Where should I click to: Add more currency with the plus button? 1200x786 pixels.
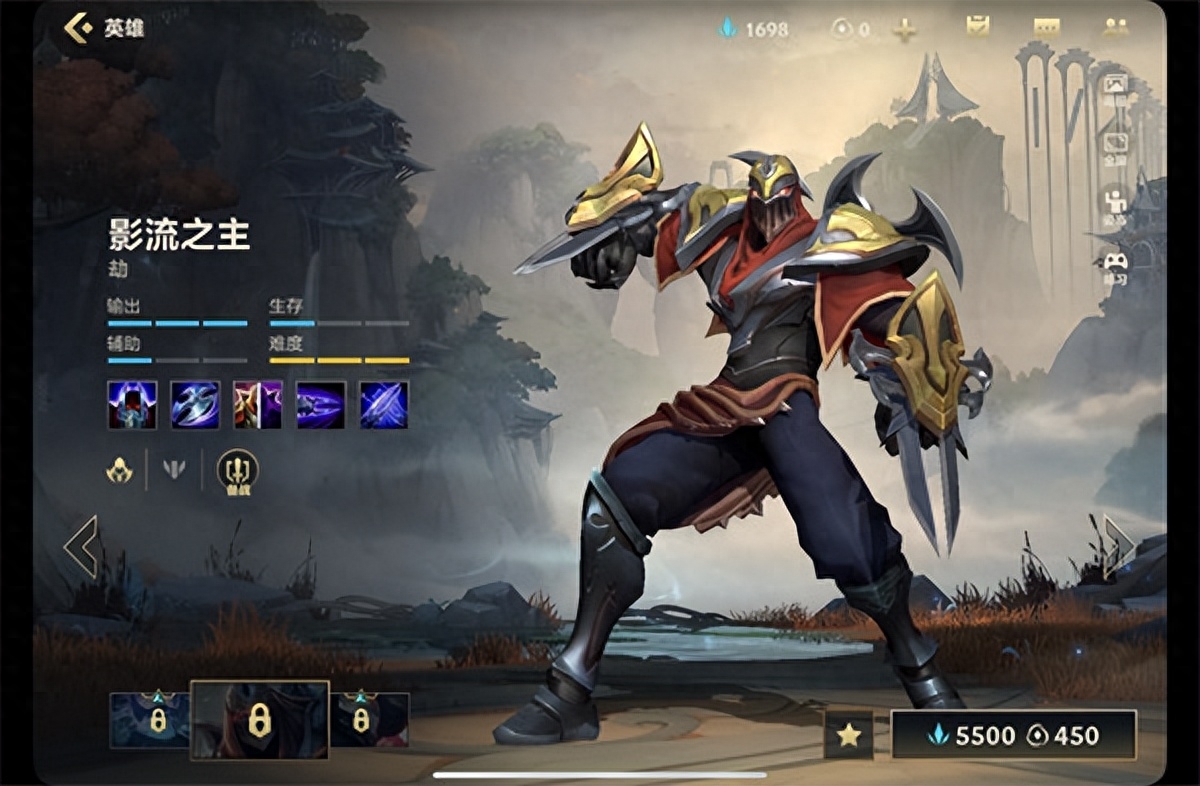[x=904, y=30]
